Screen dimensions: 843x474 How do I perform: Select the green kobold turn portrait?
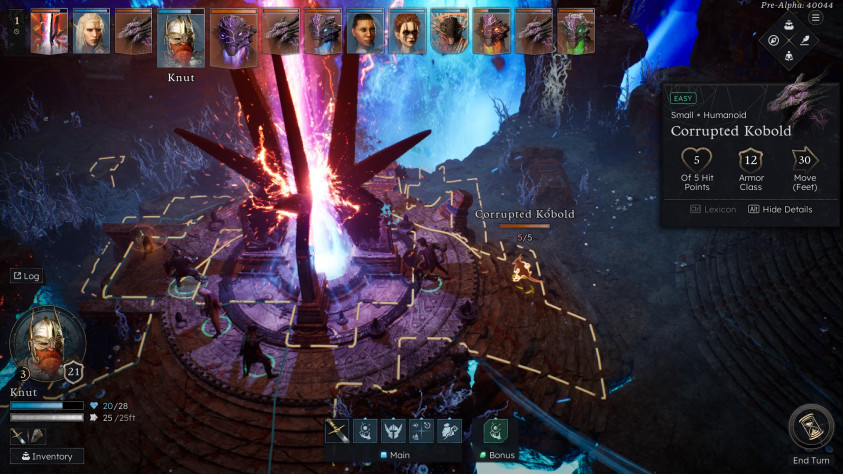(576, 31)
